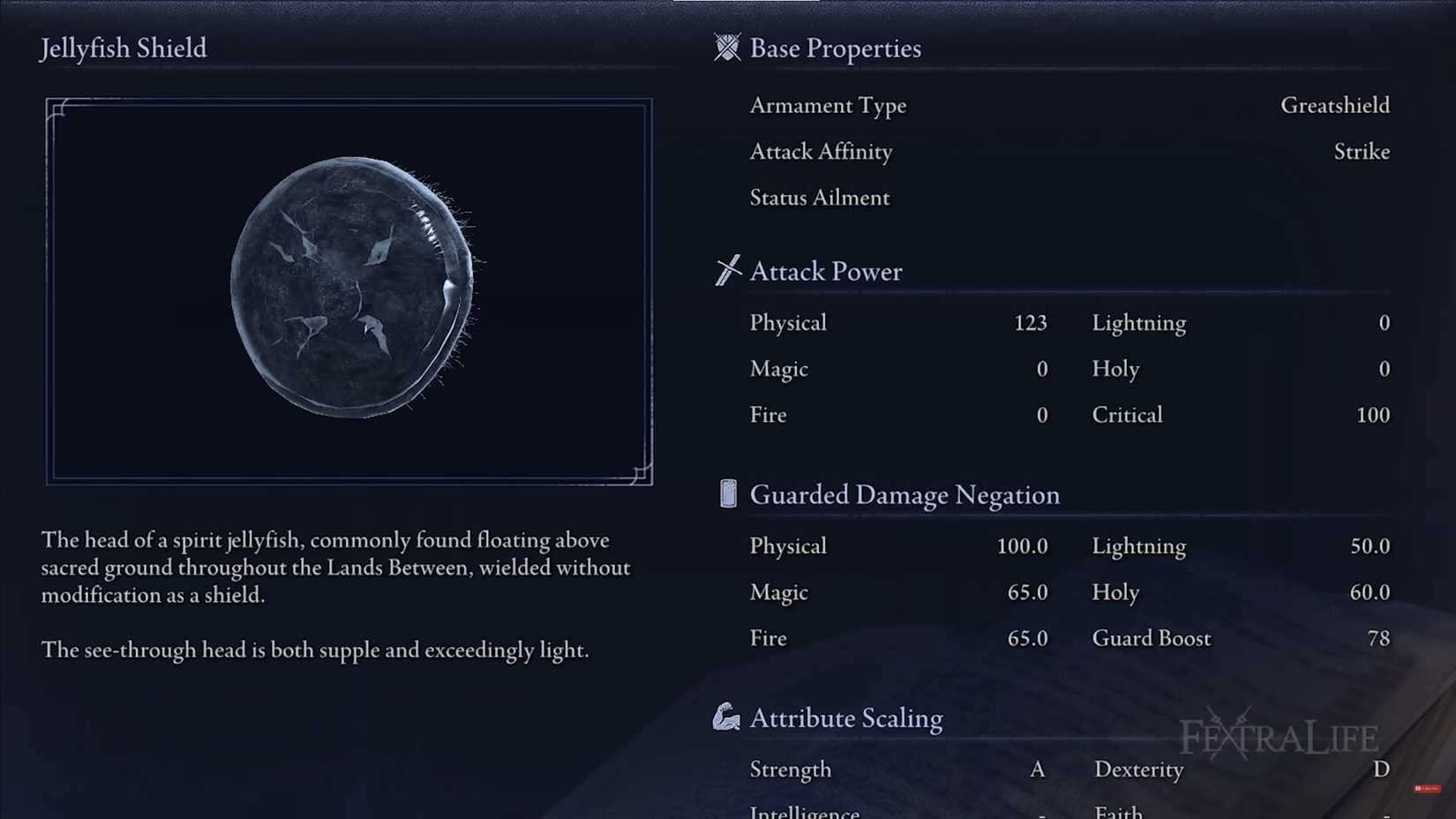Click the Guard Boost value 78
The height and width of the screenshot is (819, 1456).
(1378, 638)
